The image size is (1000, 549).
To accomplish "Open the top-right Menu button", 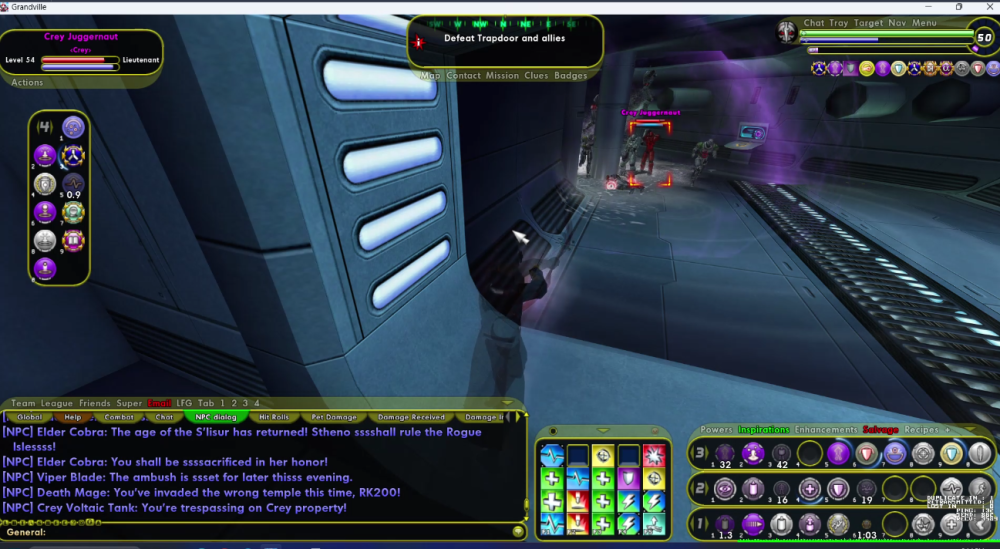I will [925, 23].
